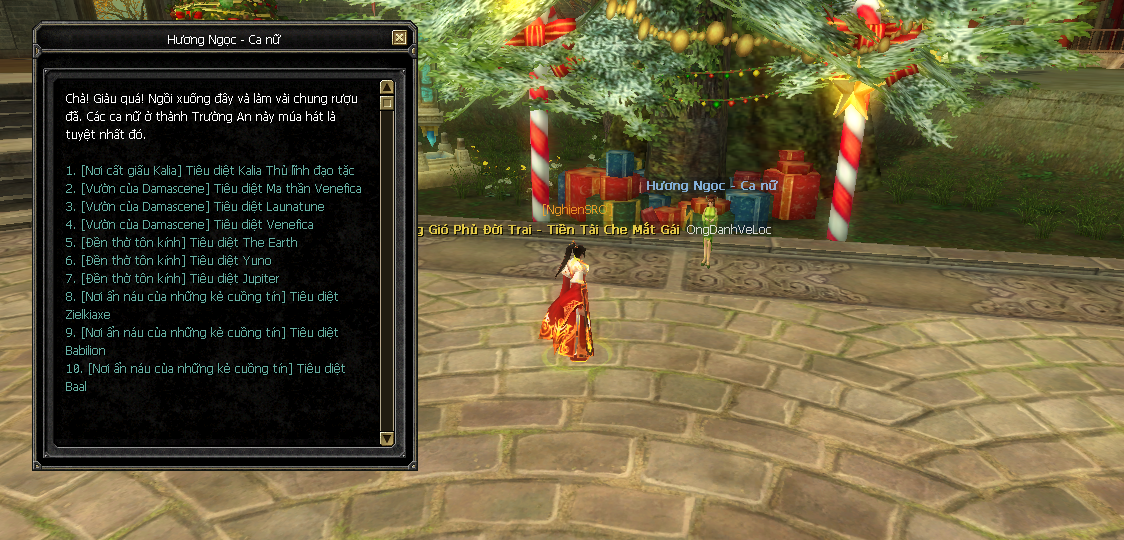Choose the Kalia Thủ lĩnh đạo tặc quest

[x=210, y=171]
